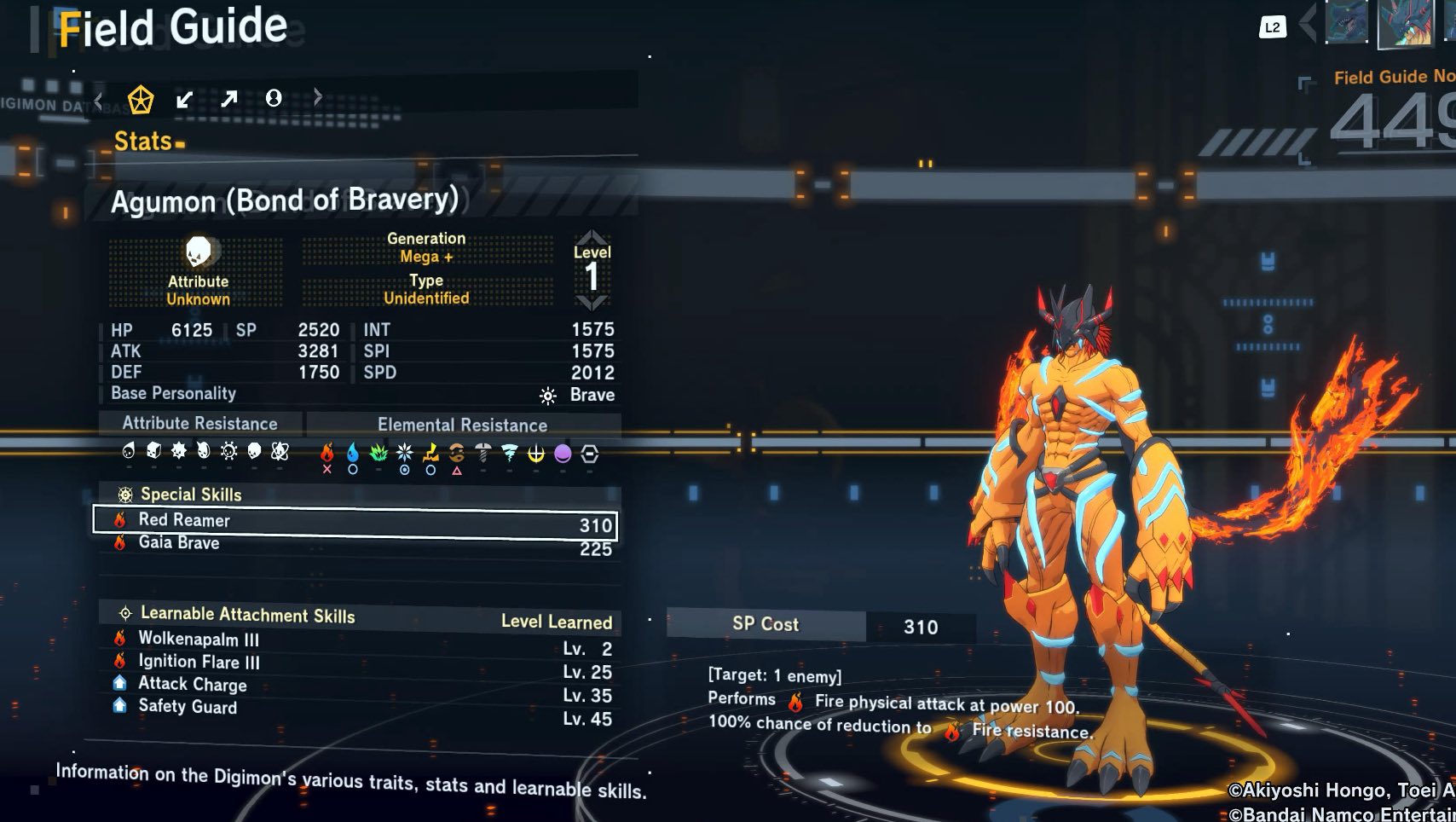The height and width of the screenshot is (822, 1456).
Task: Select the Gaia Brave special skill
Action: point(355,545)
